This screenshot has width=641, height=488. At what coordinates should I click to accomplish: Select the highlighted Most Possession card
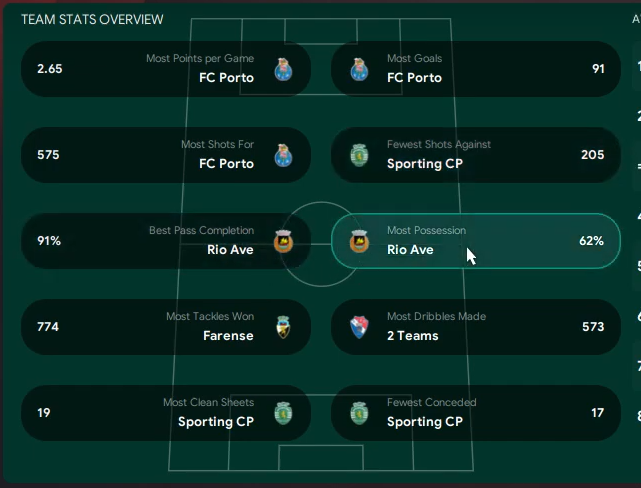pyautogui.click(x=475, y=241)
